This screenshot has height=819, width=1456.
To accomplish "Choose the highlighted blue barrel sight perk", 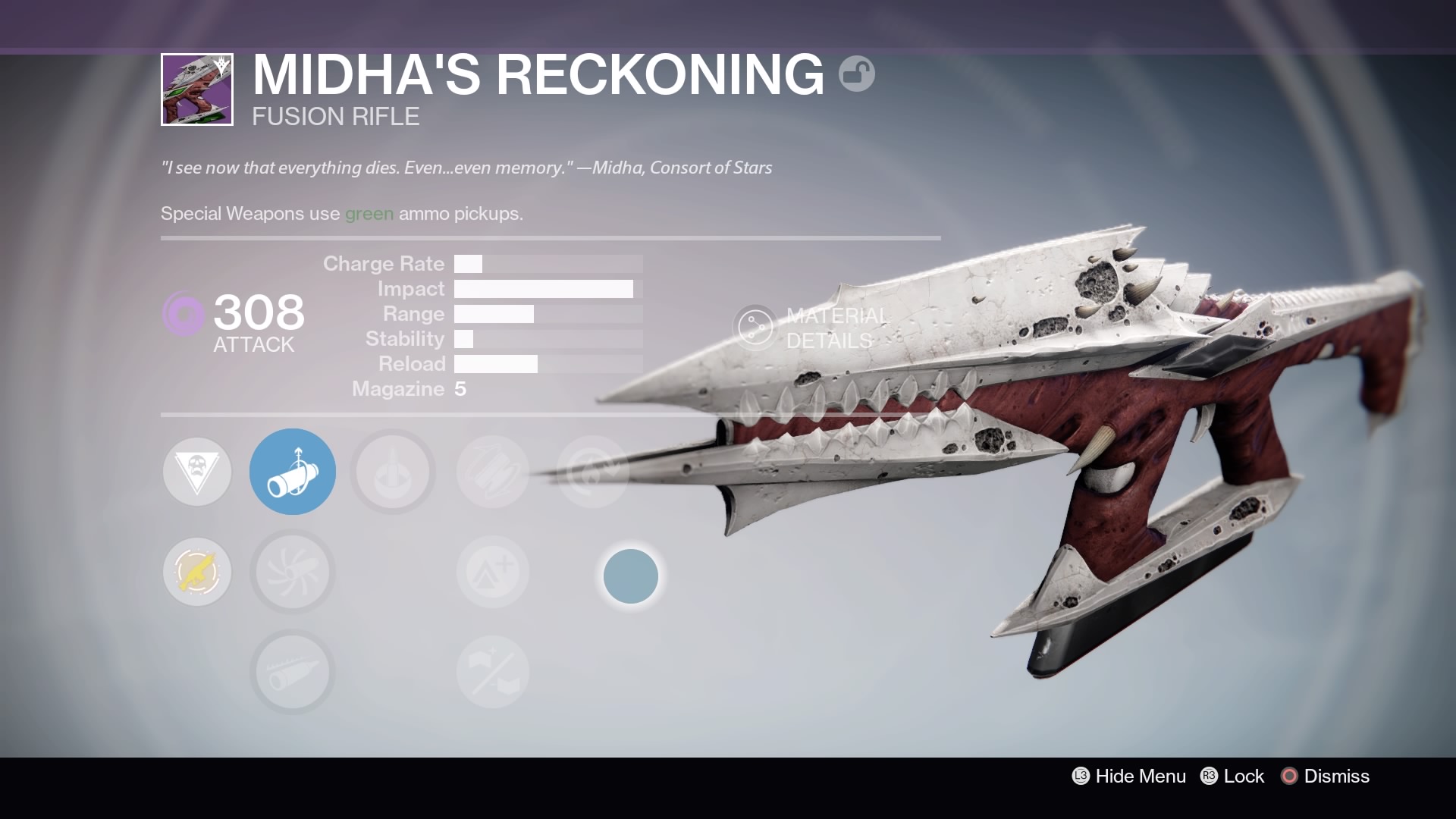I will tap(293, 472).
